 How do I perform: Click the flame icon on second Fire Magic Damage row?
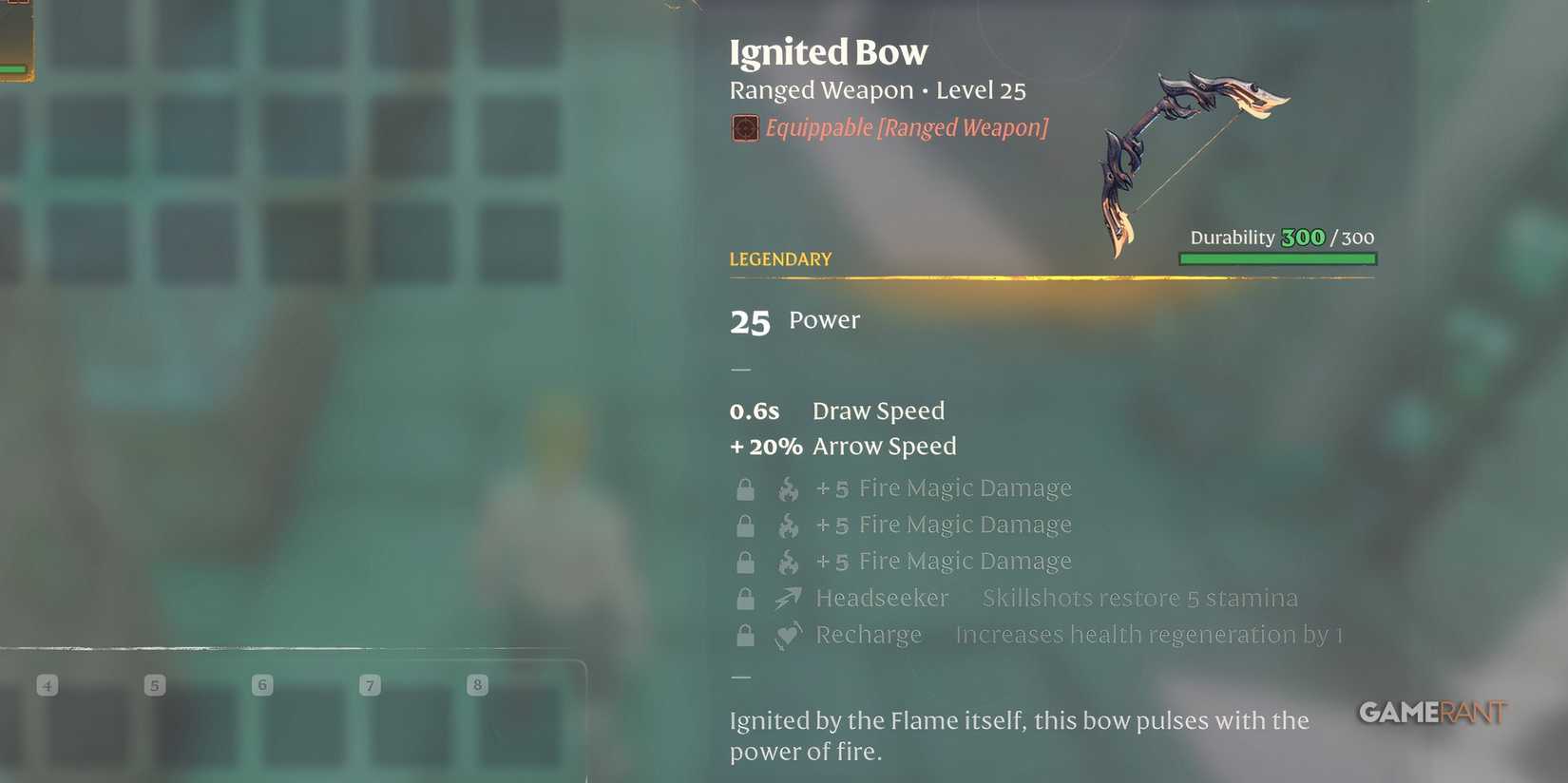point(789,525)
